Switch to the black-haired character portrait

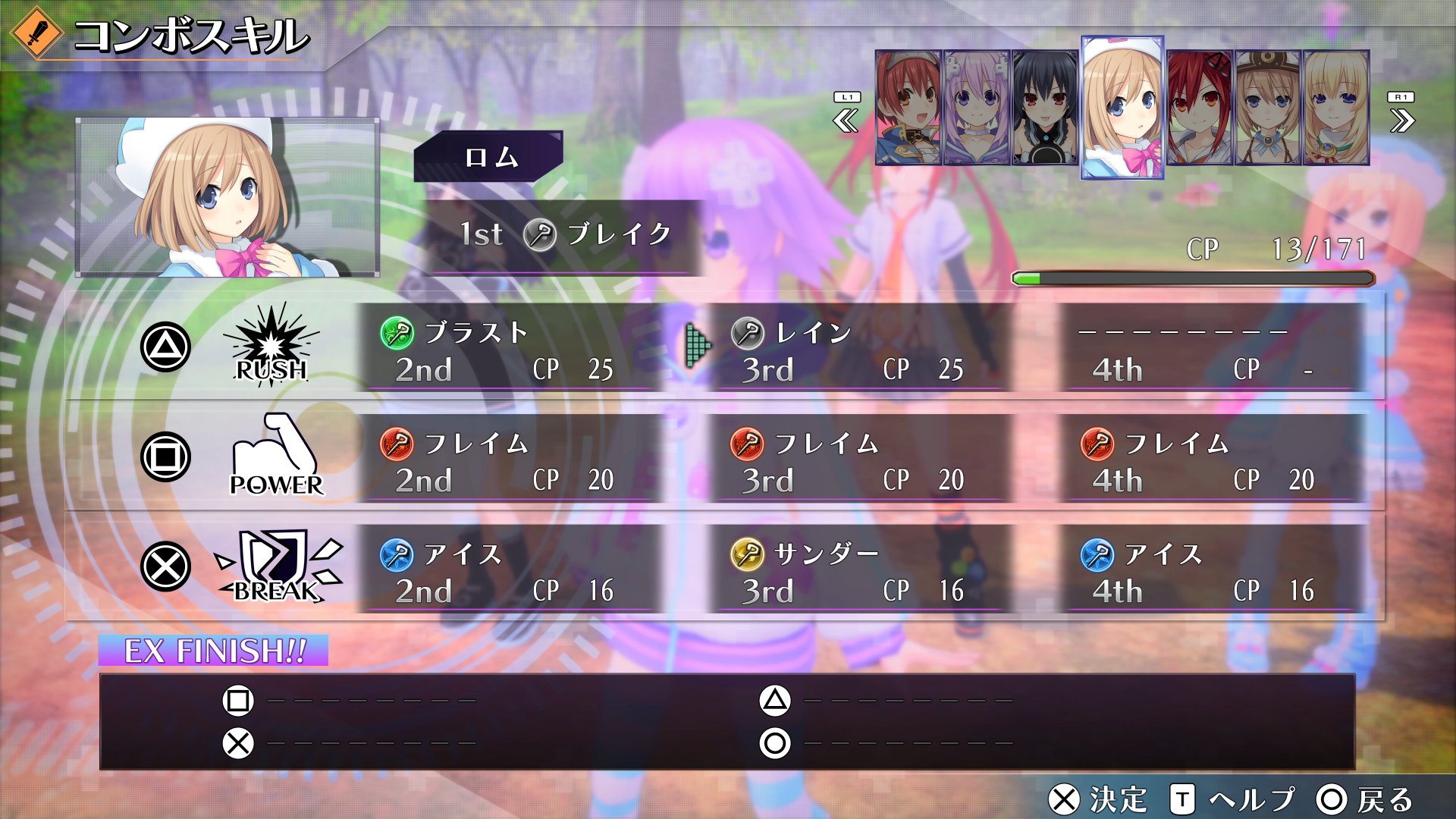(1044, 108)
